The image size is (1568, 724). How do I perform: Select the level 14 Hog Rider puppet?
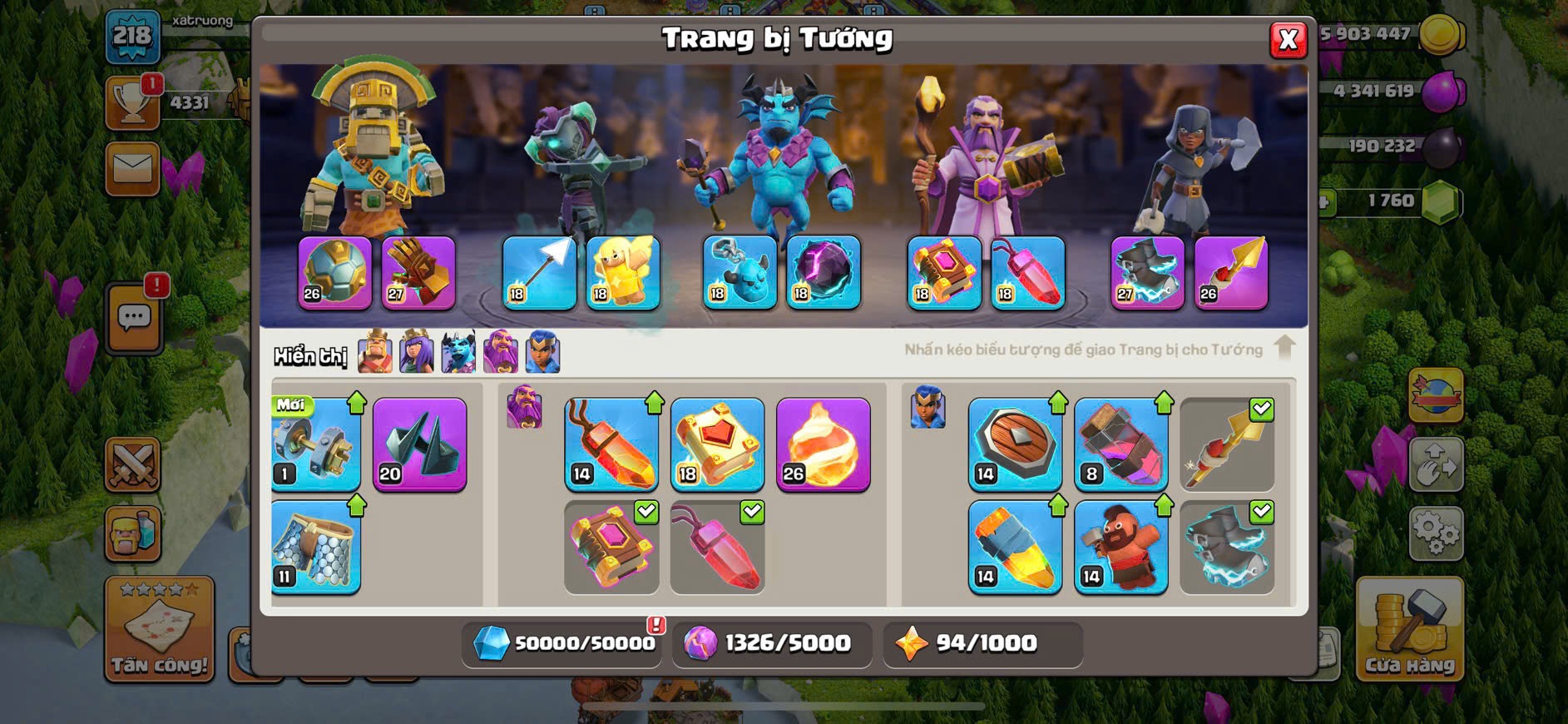pos(1120,547)
